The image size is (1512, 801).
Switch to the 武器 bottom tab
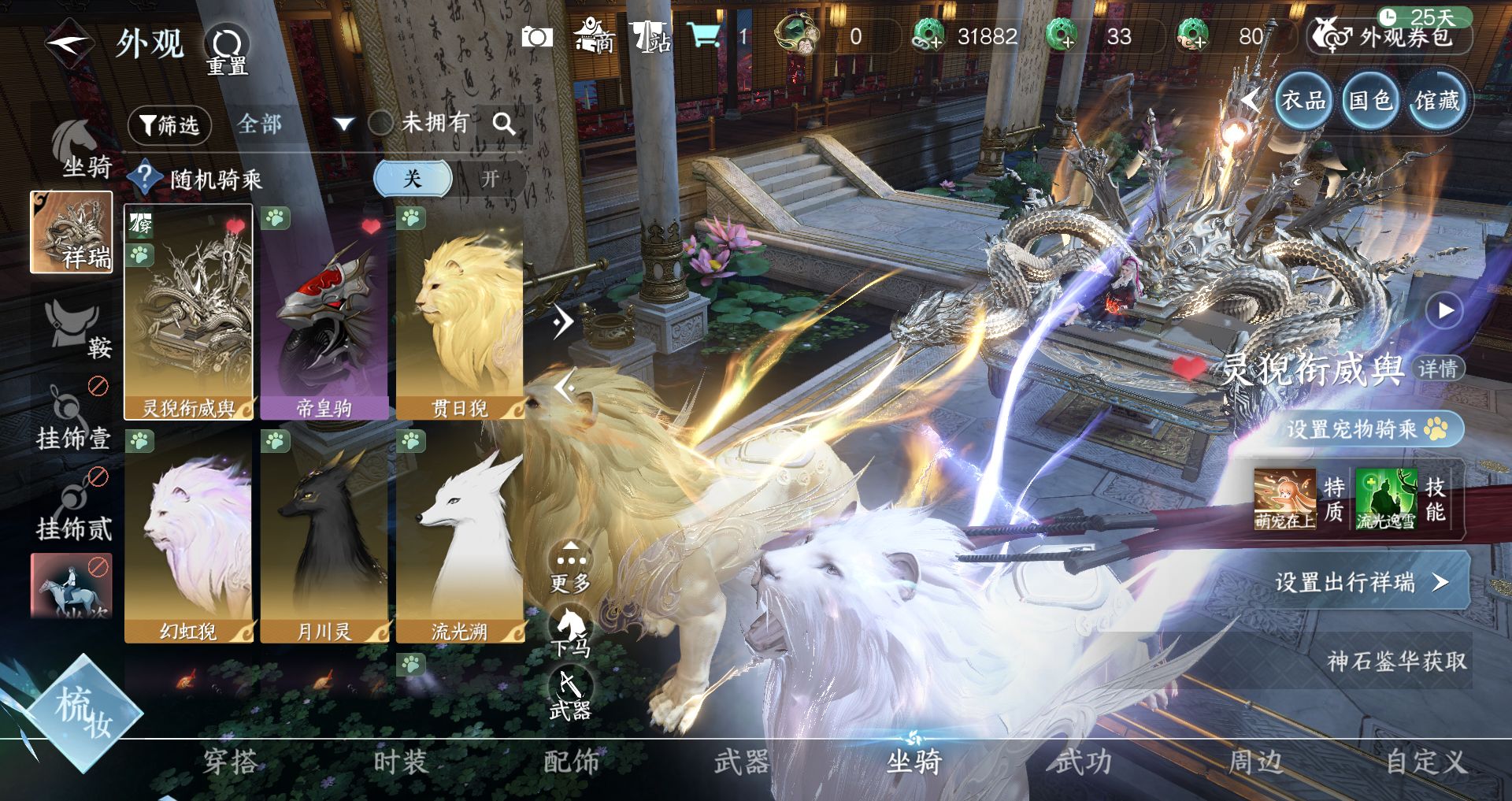coord(741,762)
